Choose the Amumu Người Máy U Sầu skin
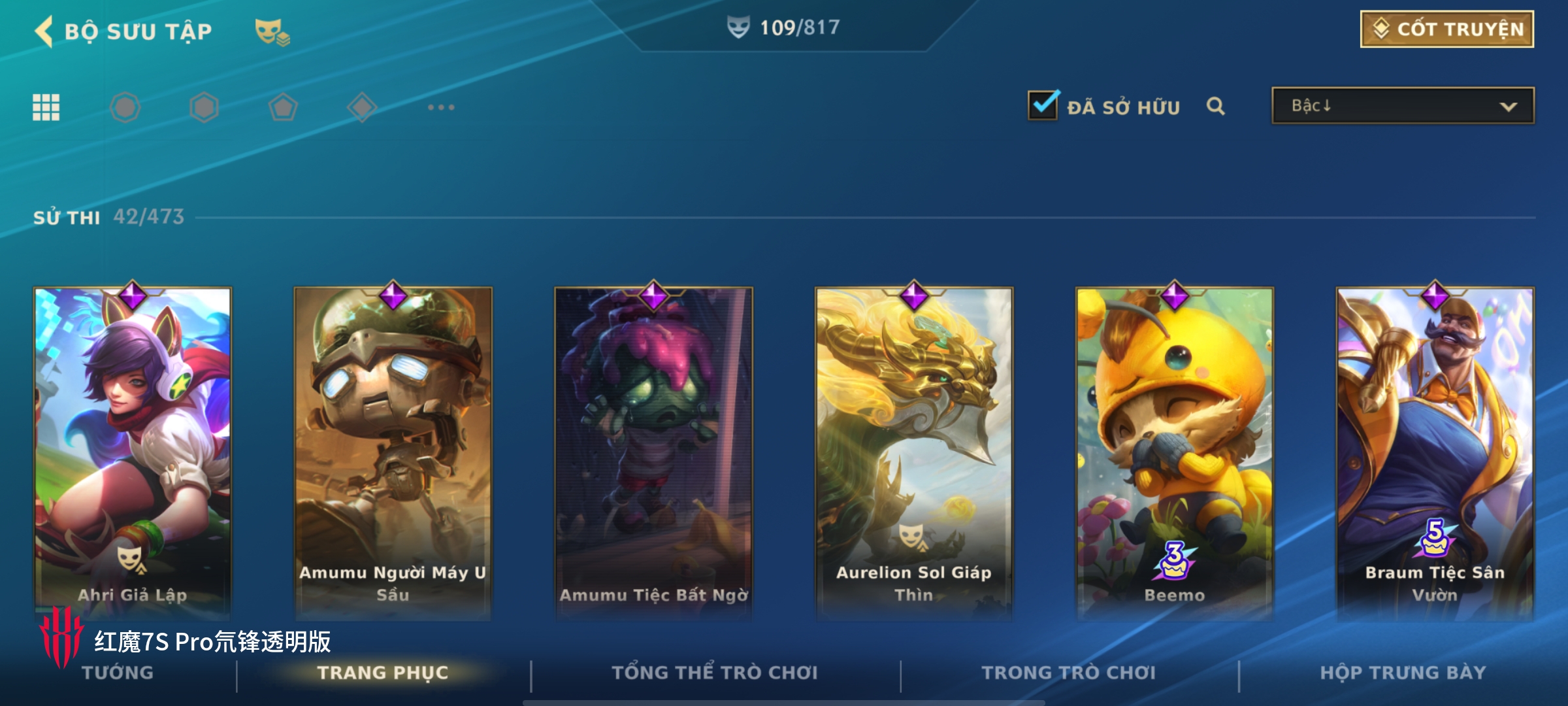The width and height of the screenshot is (1568, 706). [393, 451]
